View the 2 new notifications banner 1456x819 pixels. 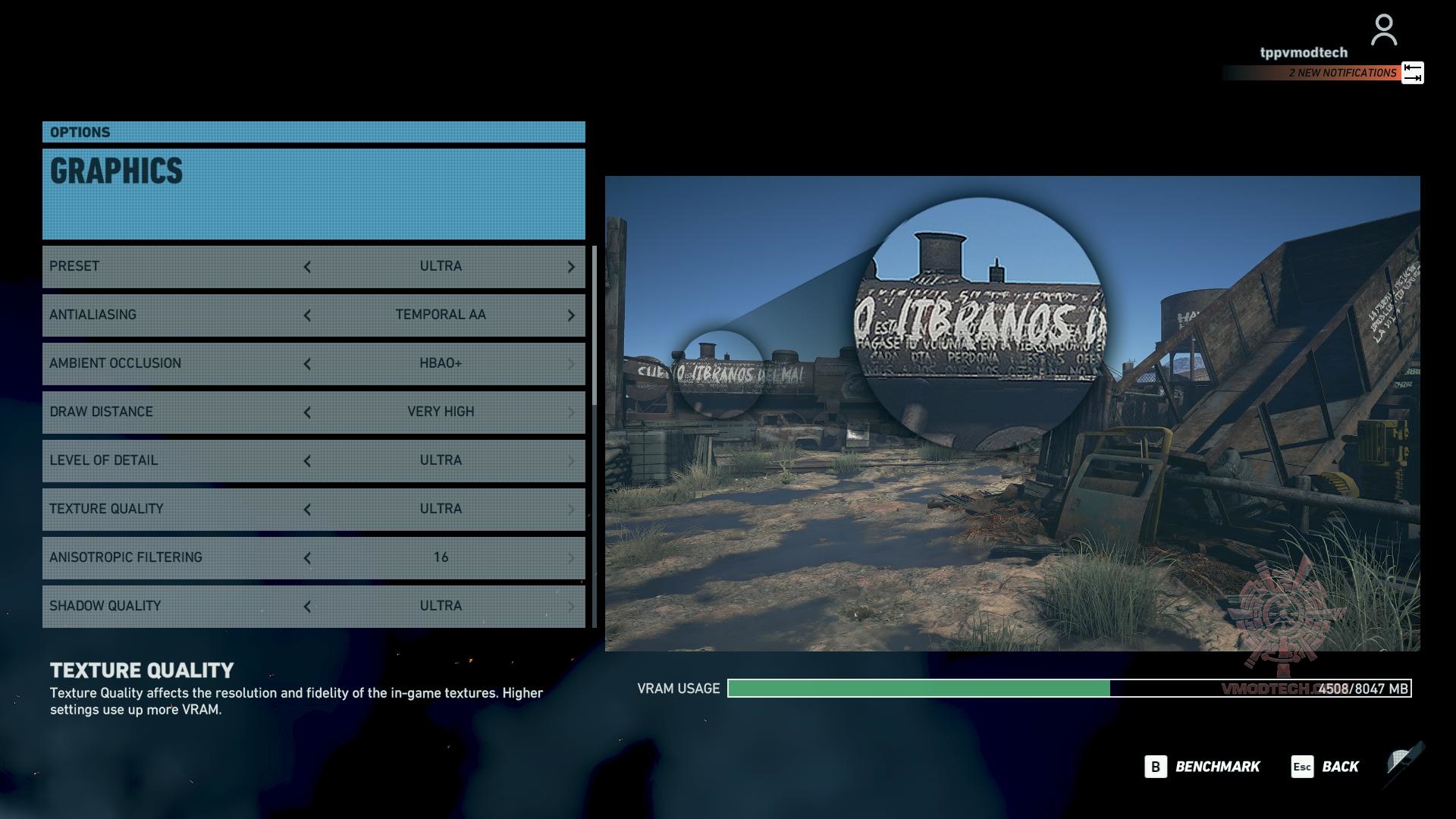1323,73
